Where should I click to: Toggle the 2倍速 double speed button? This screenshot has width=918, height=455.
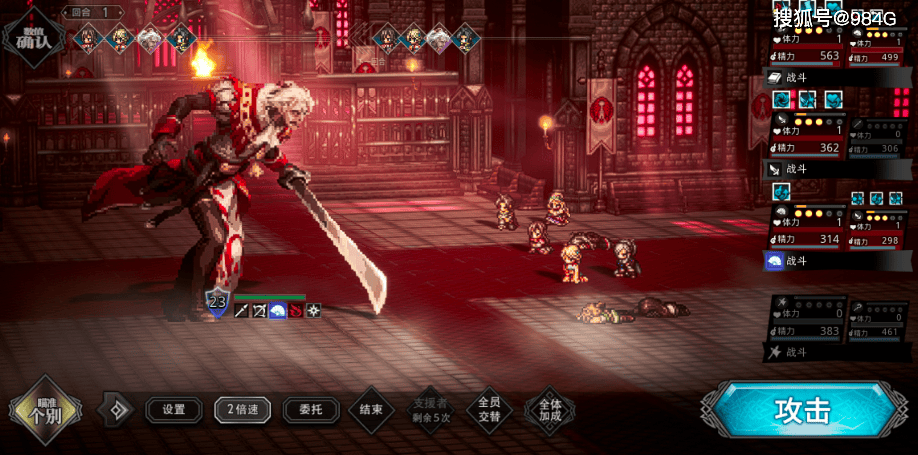pyautogui.click(x=243, y=409)
